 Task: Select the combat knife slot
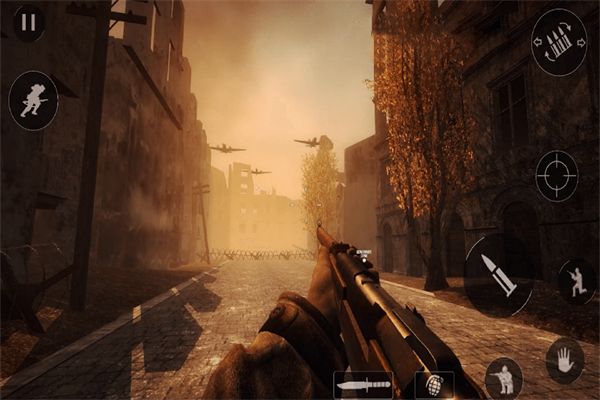[362, 384]
